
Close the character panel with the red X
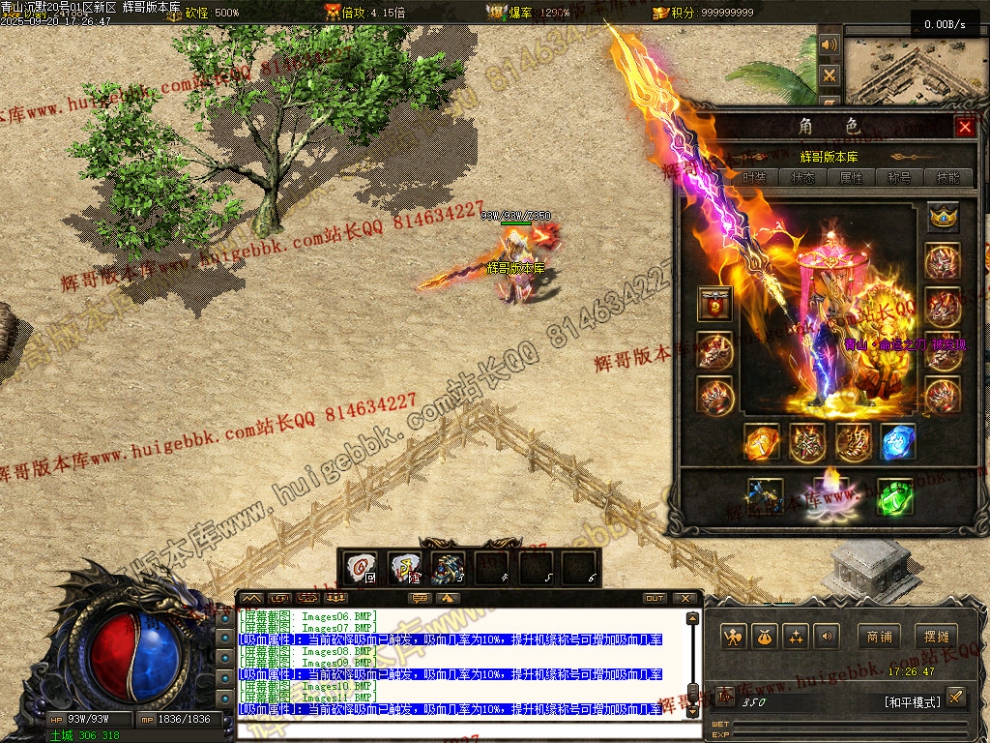[x=964, y=127]
